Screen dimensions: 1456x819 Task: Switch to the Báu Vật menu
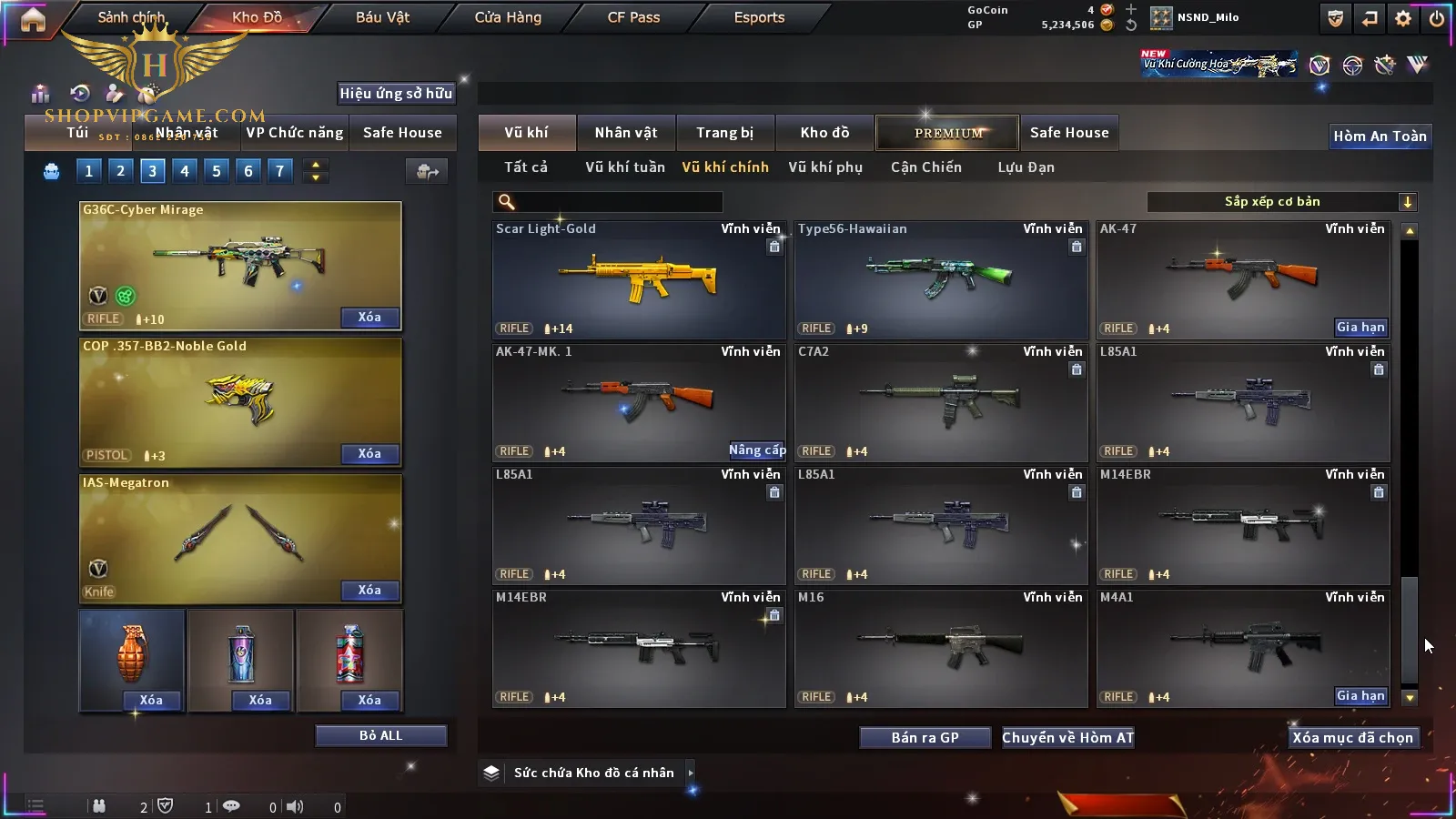[382, 17]
